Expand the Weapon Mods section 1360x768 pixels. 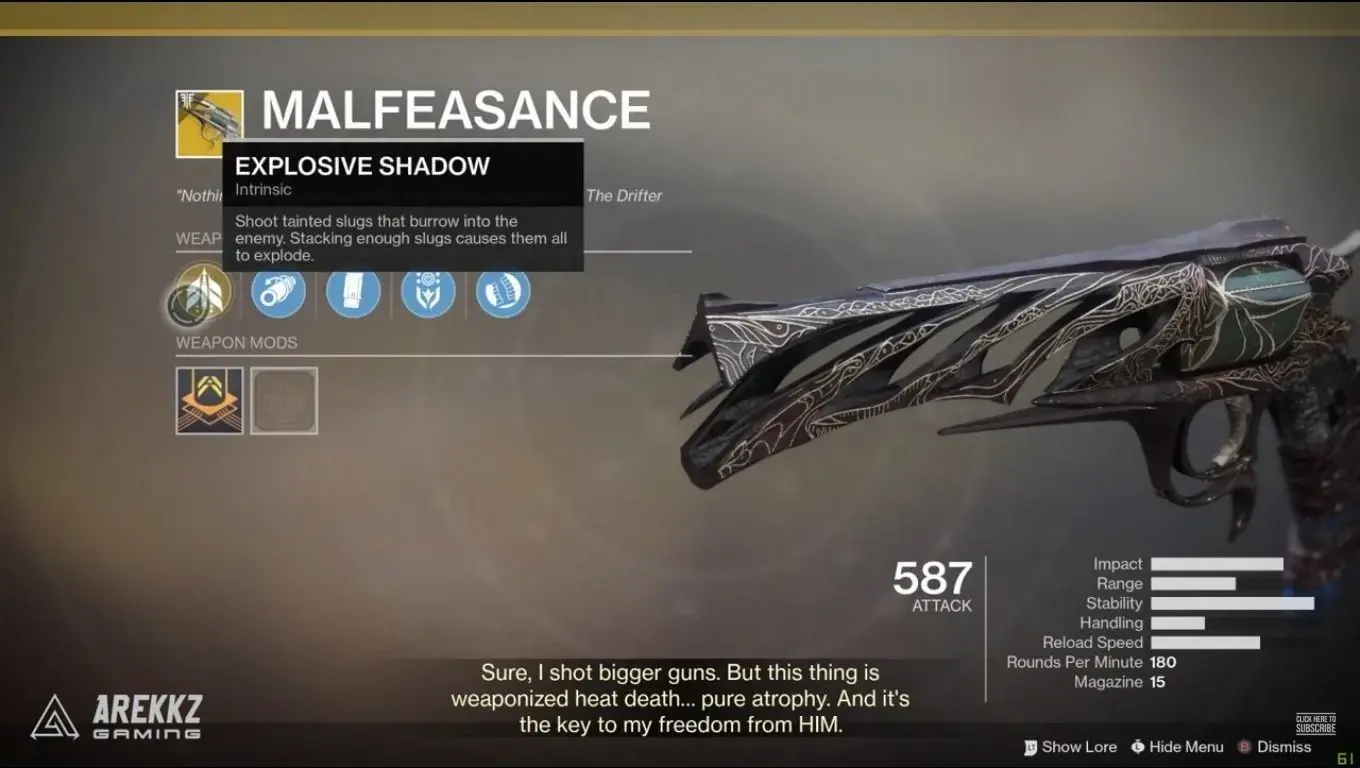[x=237, y=342]
